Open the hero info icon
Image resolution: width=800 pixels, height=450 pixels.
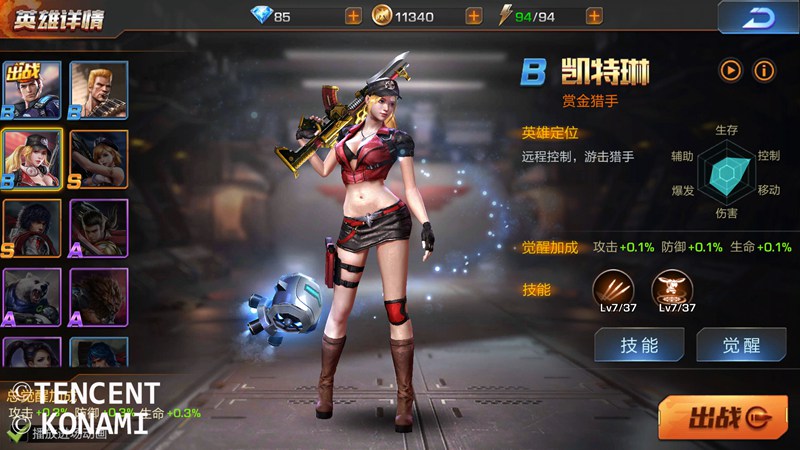point(765,70)
